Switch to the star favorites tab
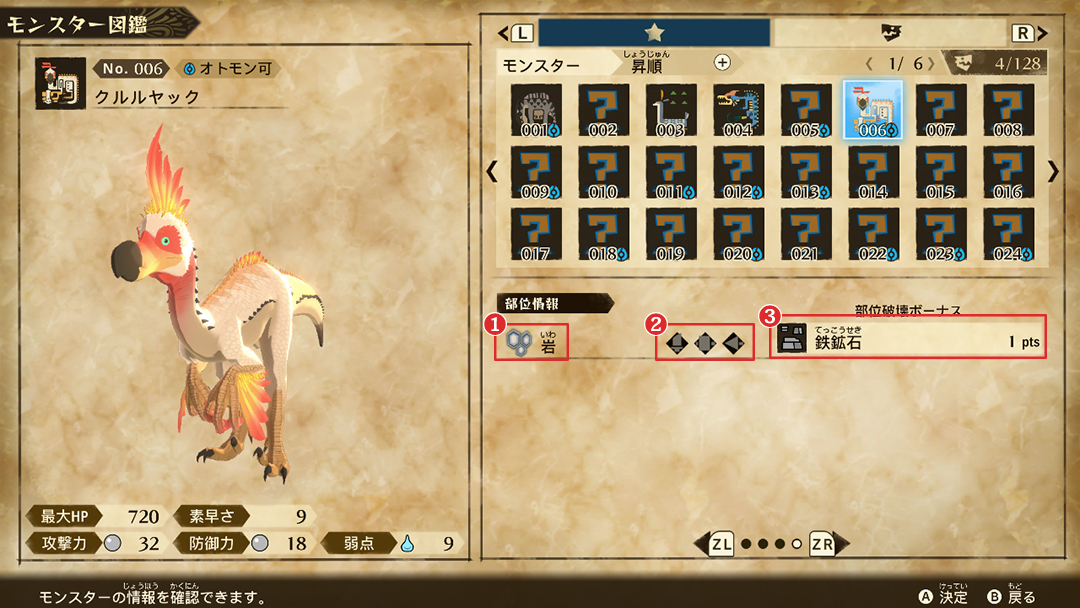 (x=655, y=33)
